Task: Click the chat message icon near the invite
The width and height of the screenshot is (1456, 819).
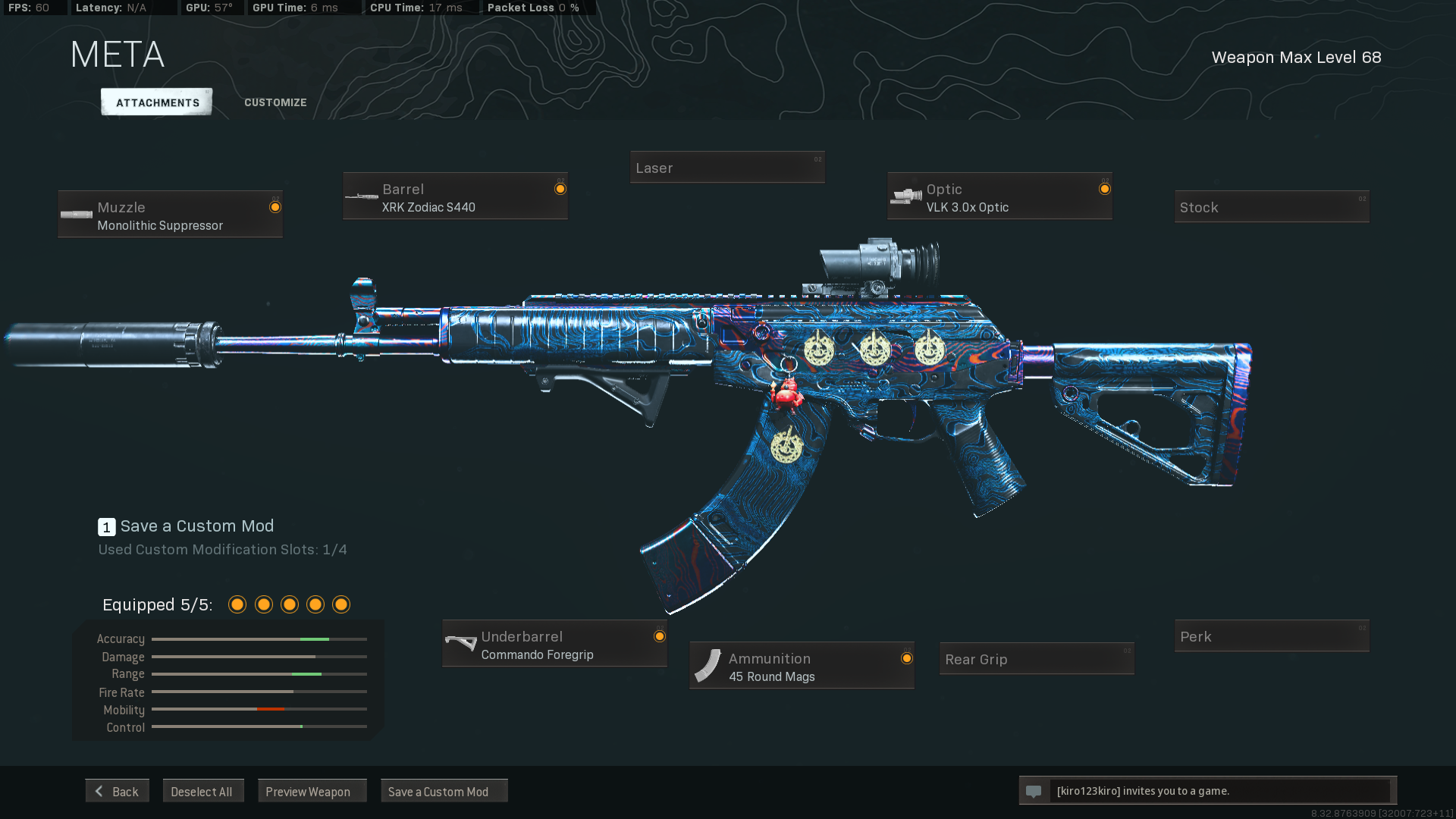Action: tap(1035, 790)
